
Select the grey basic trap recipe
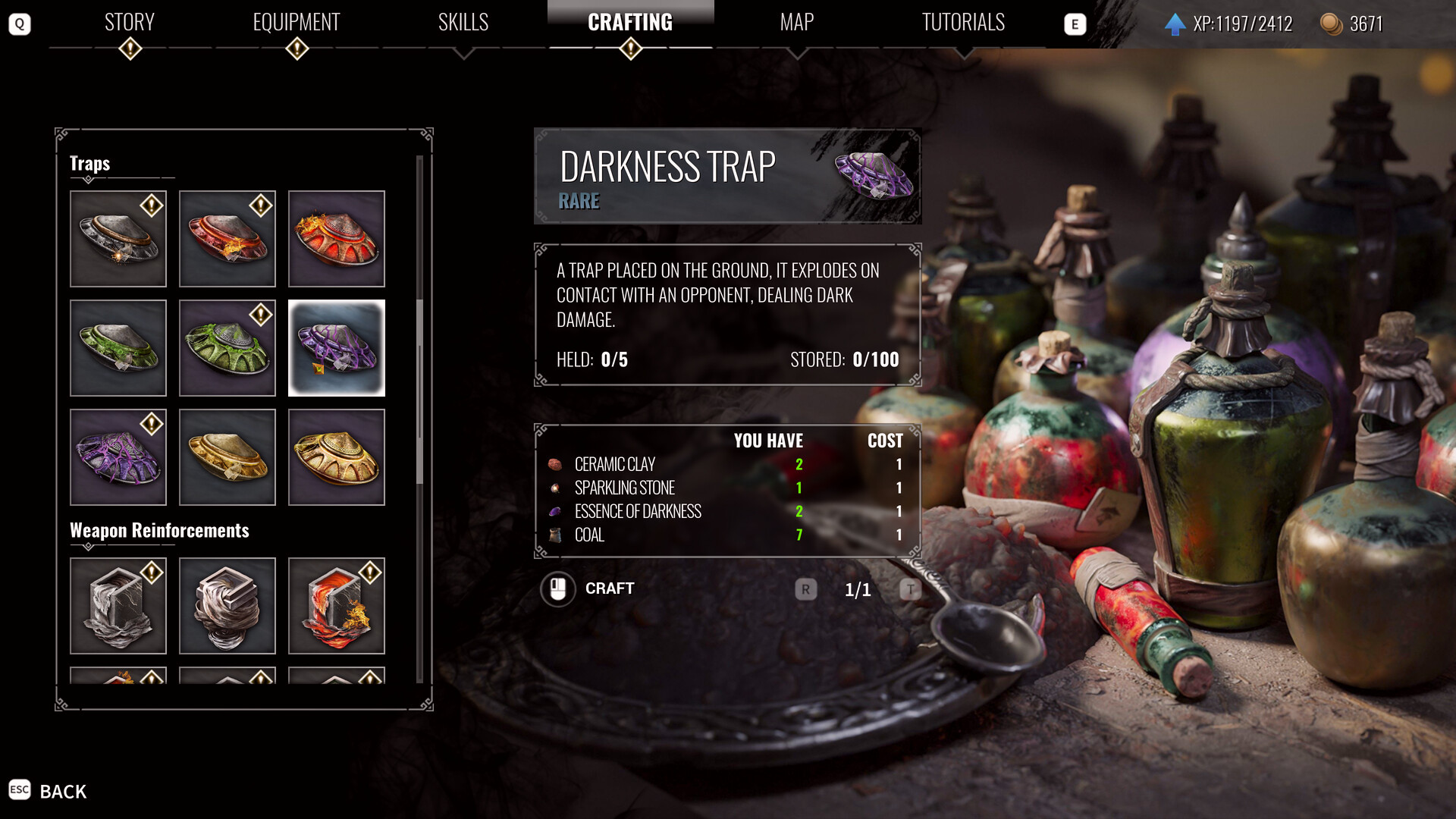point(118,239)
